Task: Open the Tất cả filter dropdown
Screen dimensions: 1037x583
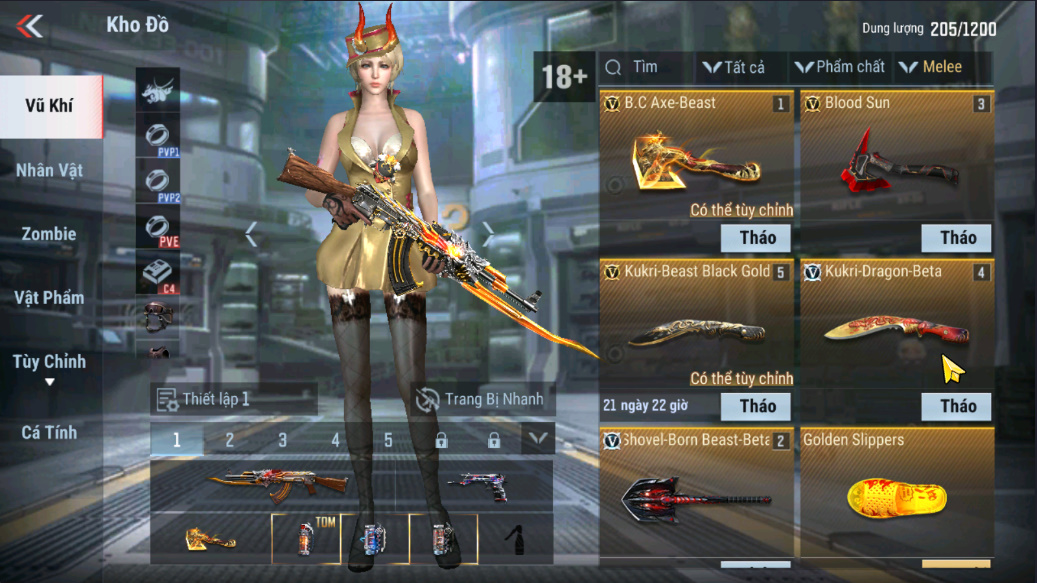Action: [x=734, y=67]
